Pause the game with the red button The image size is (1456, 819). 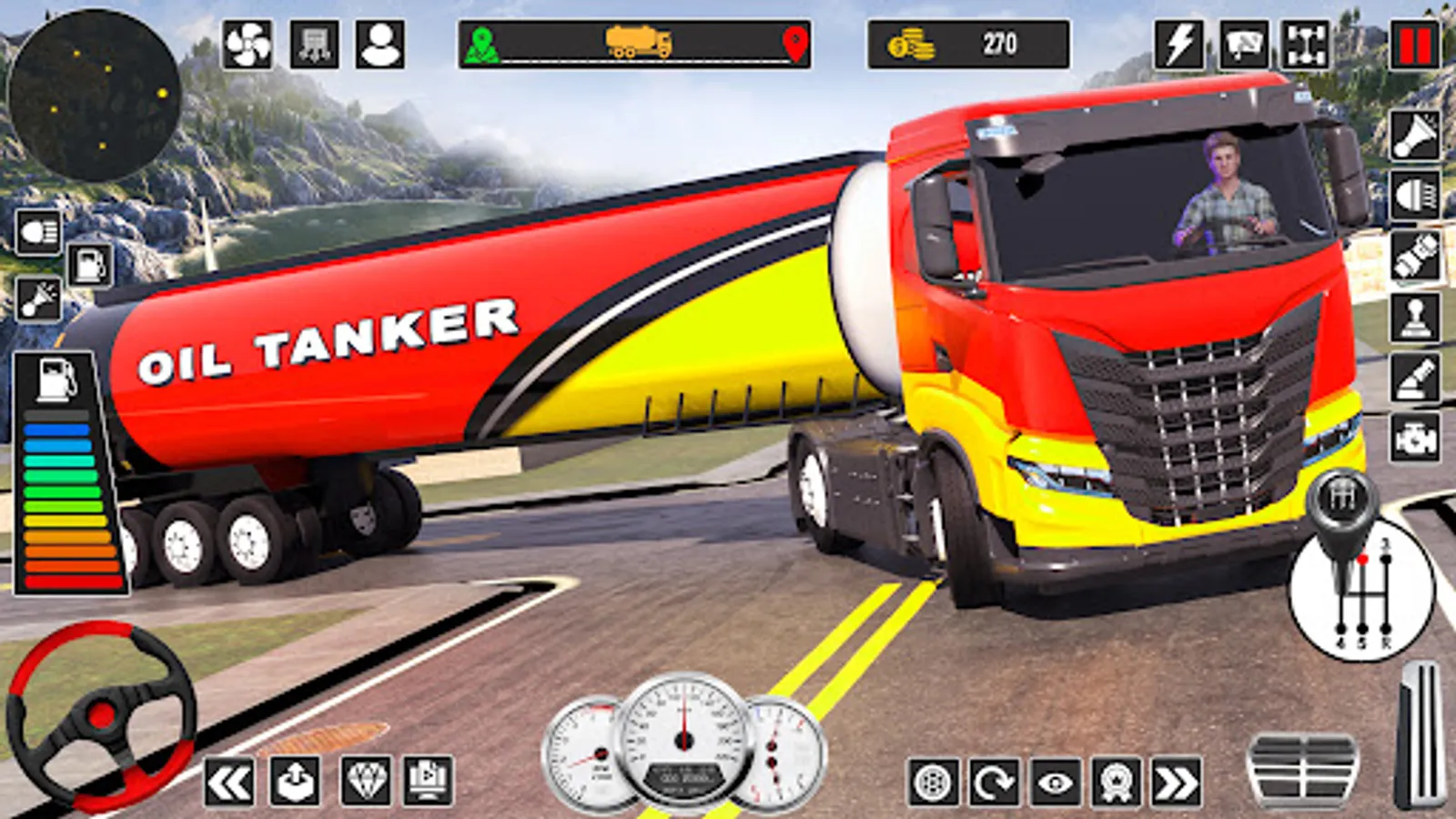point(1414,45)
